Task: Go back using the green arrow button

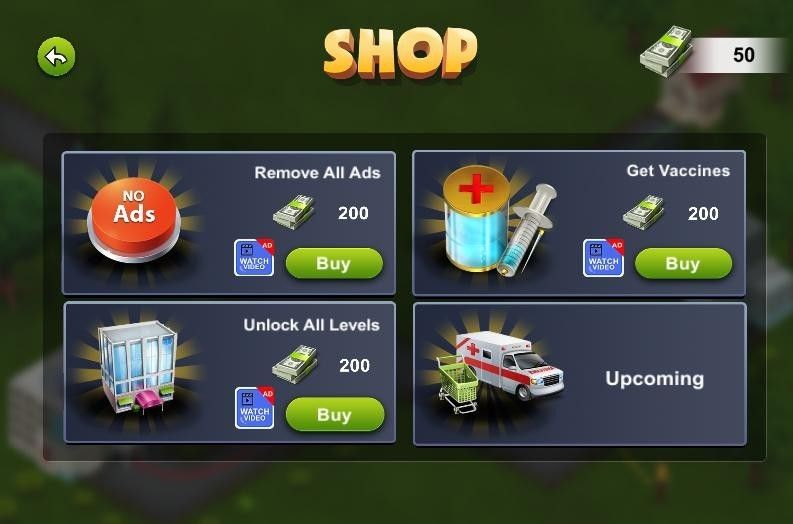Action: tap(57, 57)
